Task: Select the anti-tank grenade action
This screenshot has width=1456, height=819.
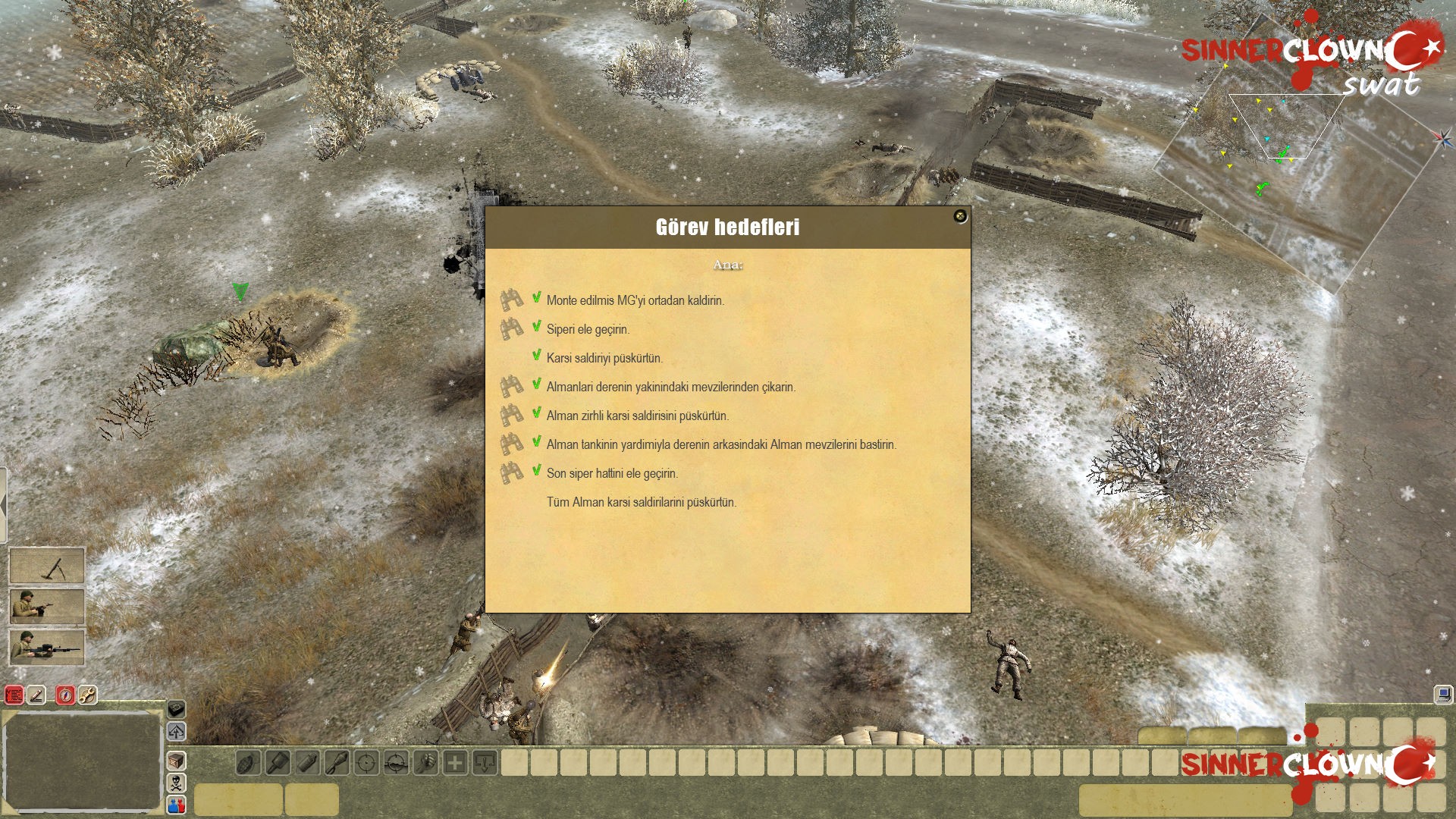Action: click(x=277, y=763)
